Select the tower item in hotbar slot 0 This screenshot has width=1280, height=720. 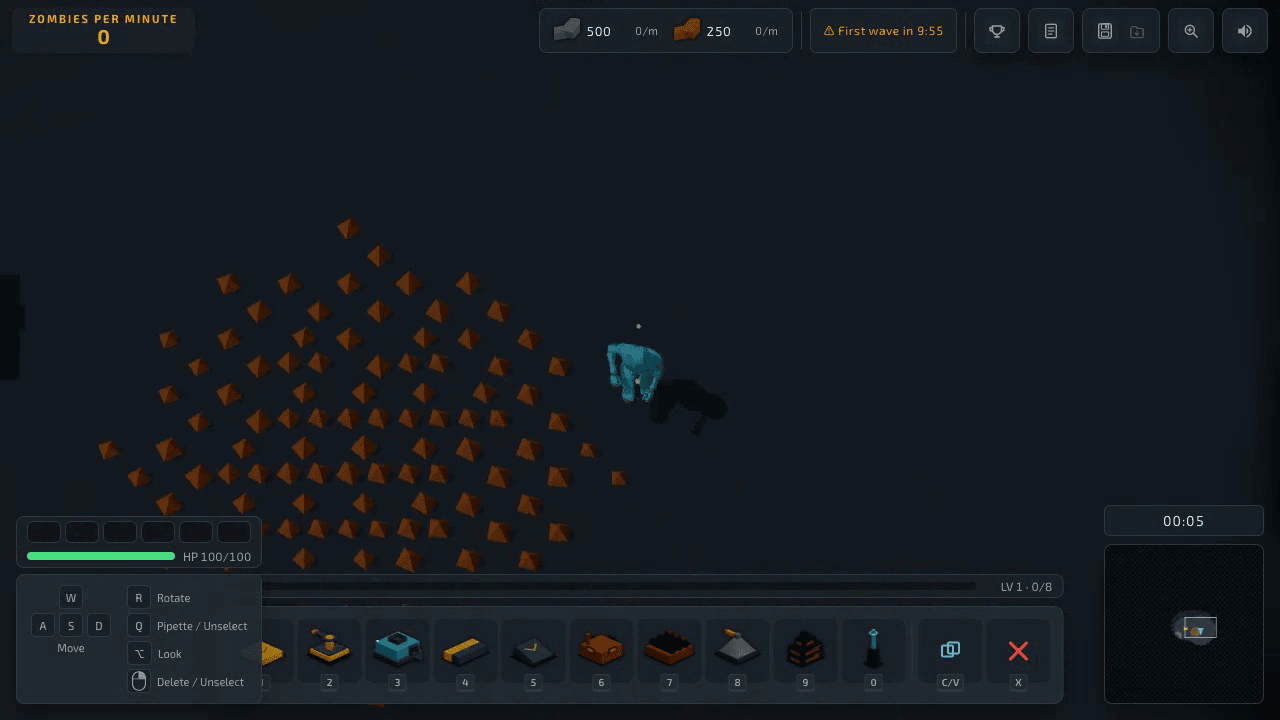click(873, 650)
